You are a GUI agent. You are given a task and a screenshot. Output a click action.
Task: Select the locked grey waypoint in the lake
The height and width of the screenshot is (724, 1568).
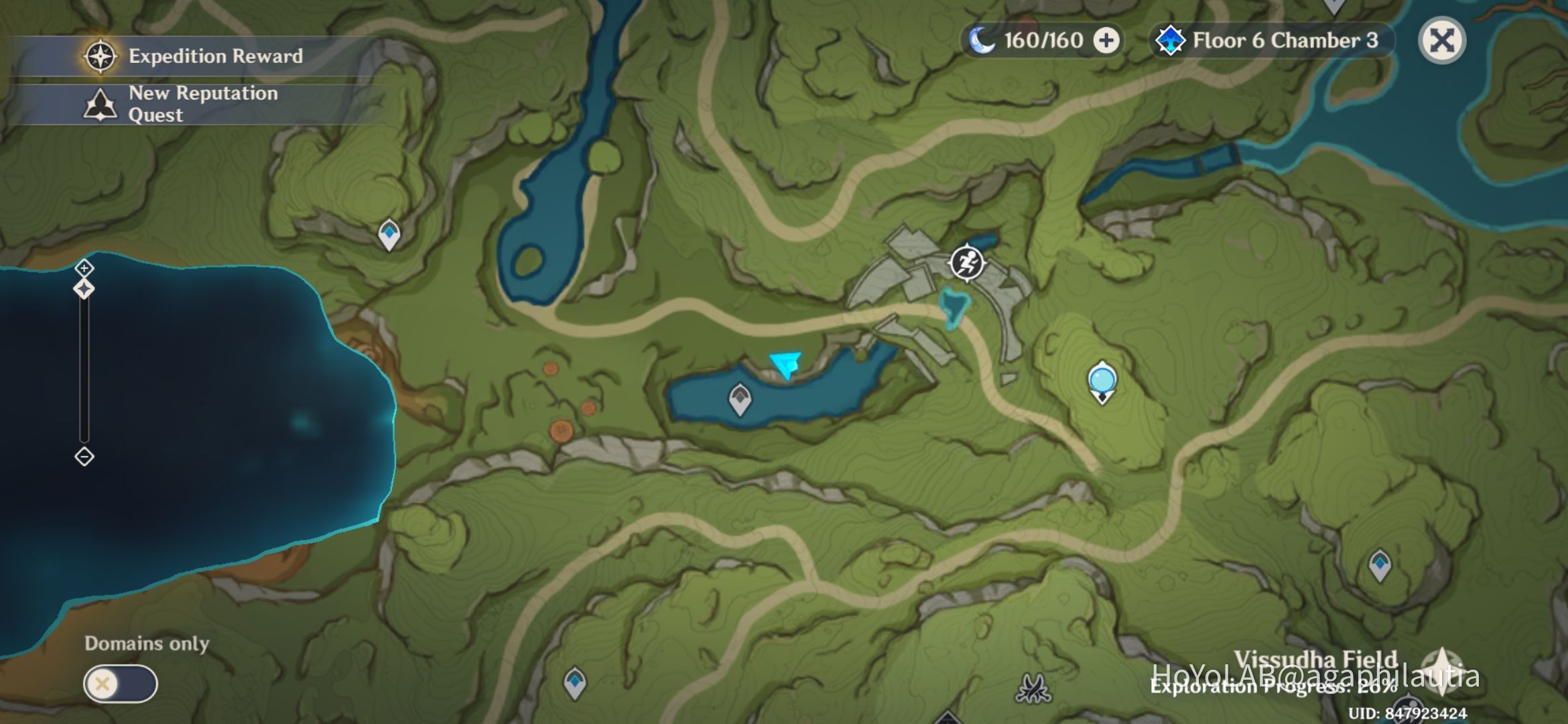(x=740, y=399)
